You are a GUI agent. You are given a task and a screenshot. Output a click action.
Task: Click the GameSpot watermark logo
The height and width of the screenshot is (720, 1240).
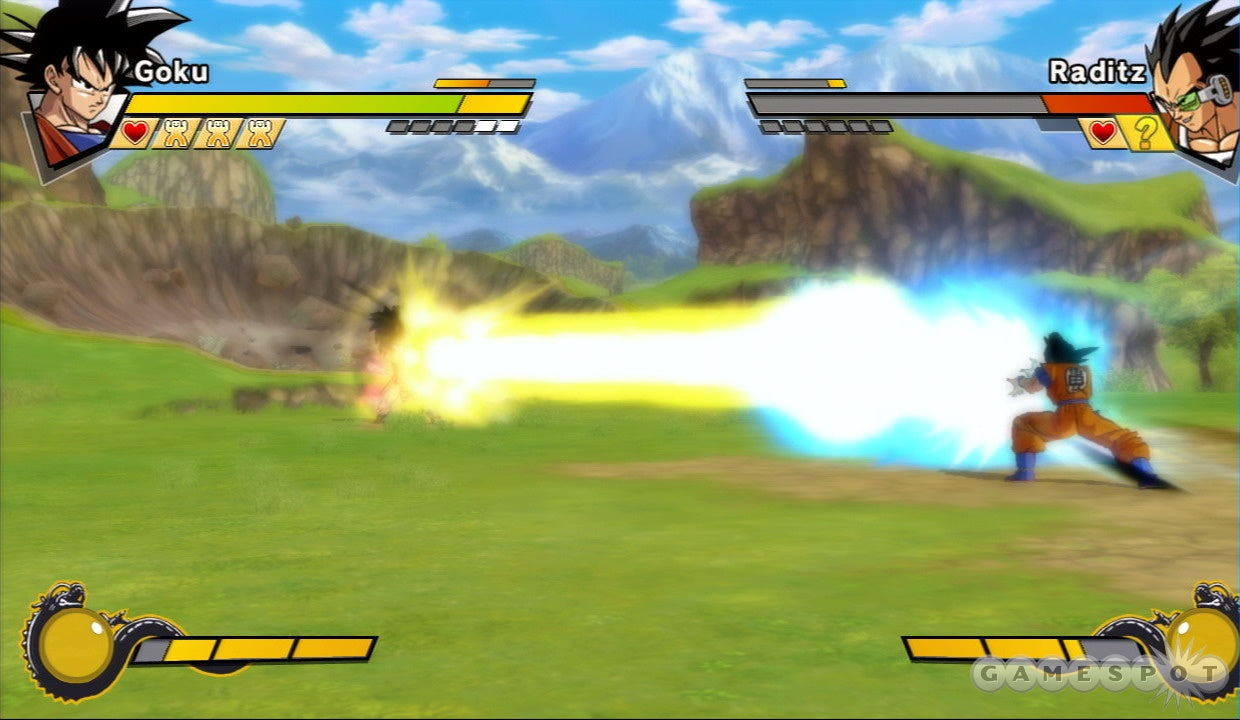[1098, 675]
